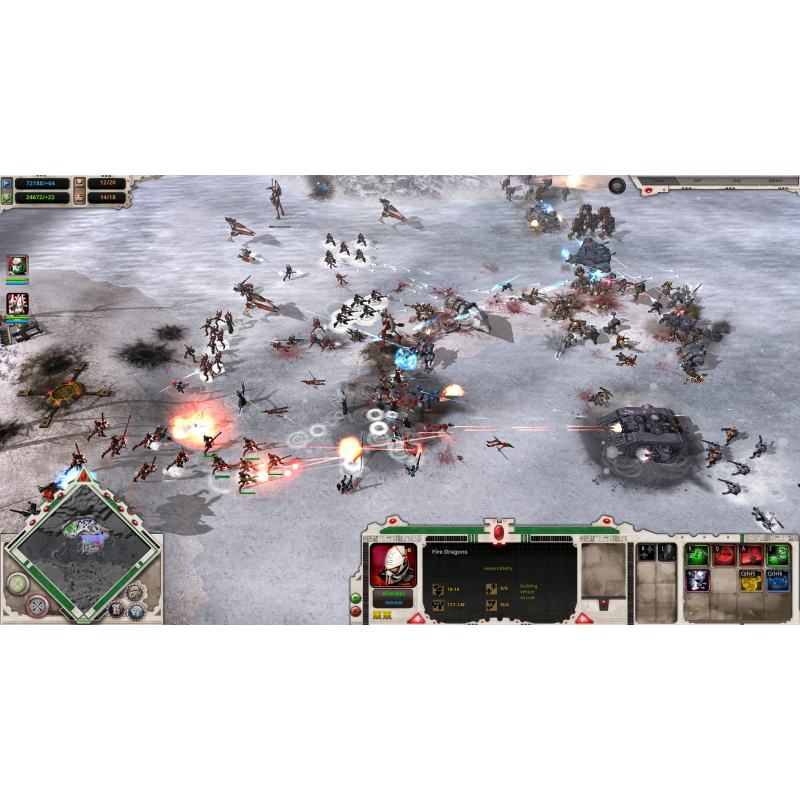Image resolution: width=800 pixels, height=800 pixels.
Task: Click the round gear icon at top
Action: (617, 185)
